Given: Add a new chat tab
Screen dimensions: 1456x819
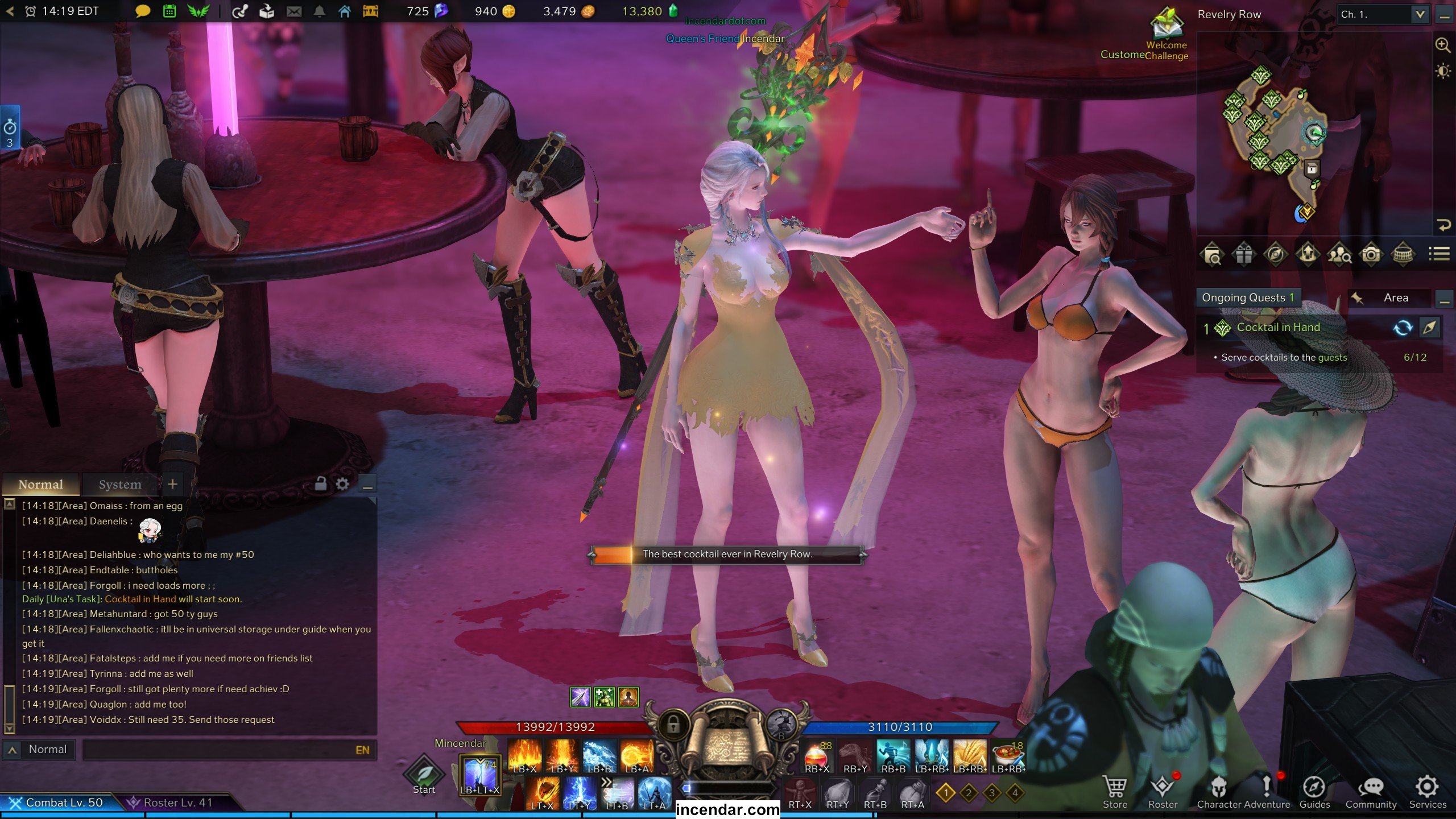Looking at the screenshot, I should [172, 484].
